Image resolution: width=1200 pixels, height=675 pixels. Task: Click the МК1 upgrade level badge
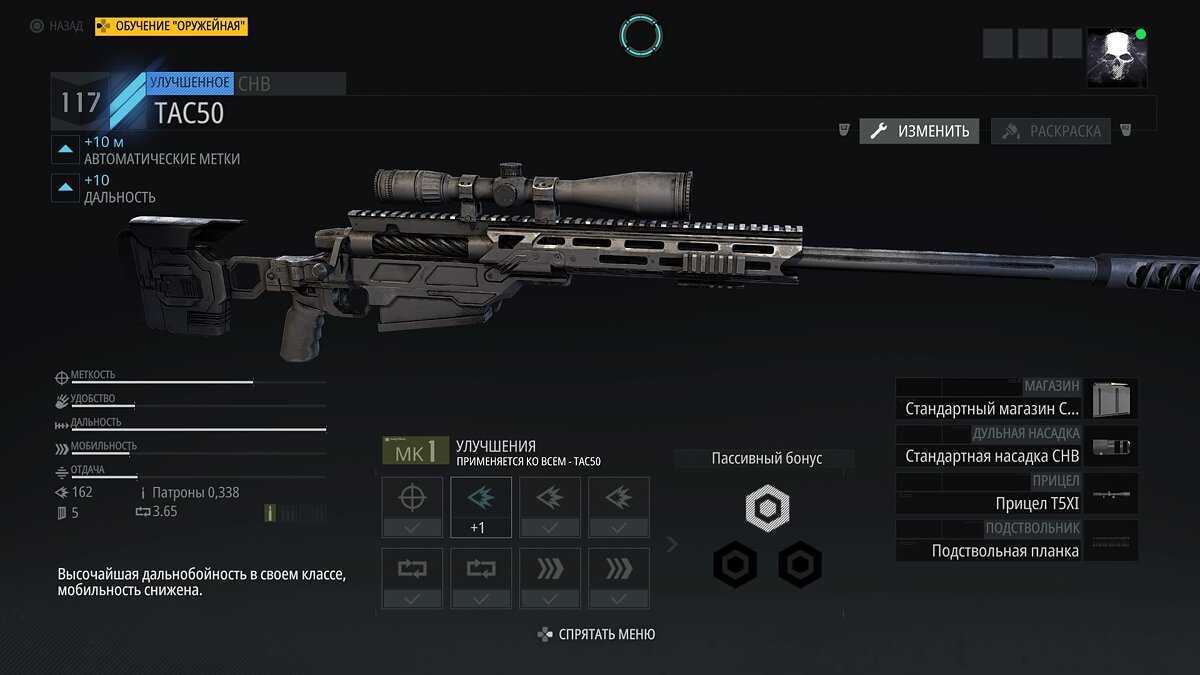pos(415,451)
